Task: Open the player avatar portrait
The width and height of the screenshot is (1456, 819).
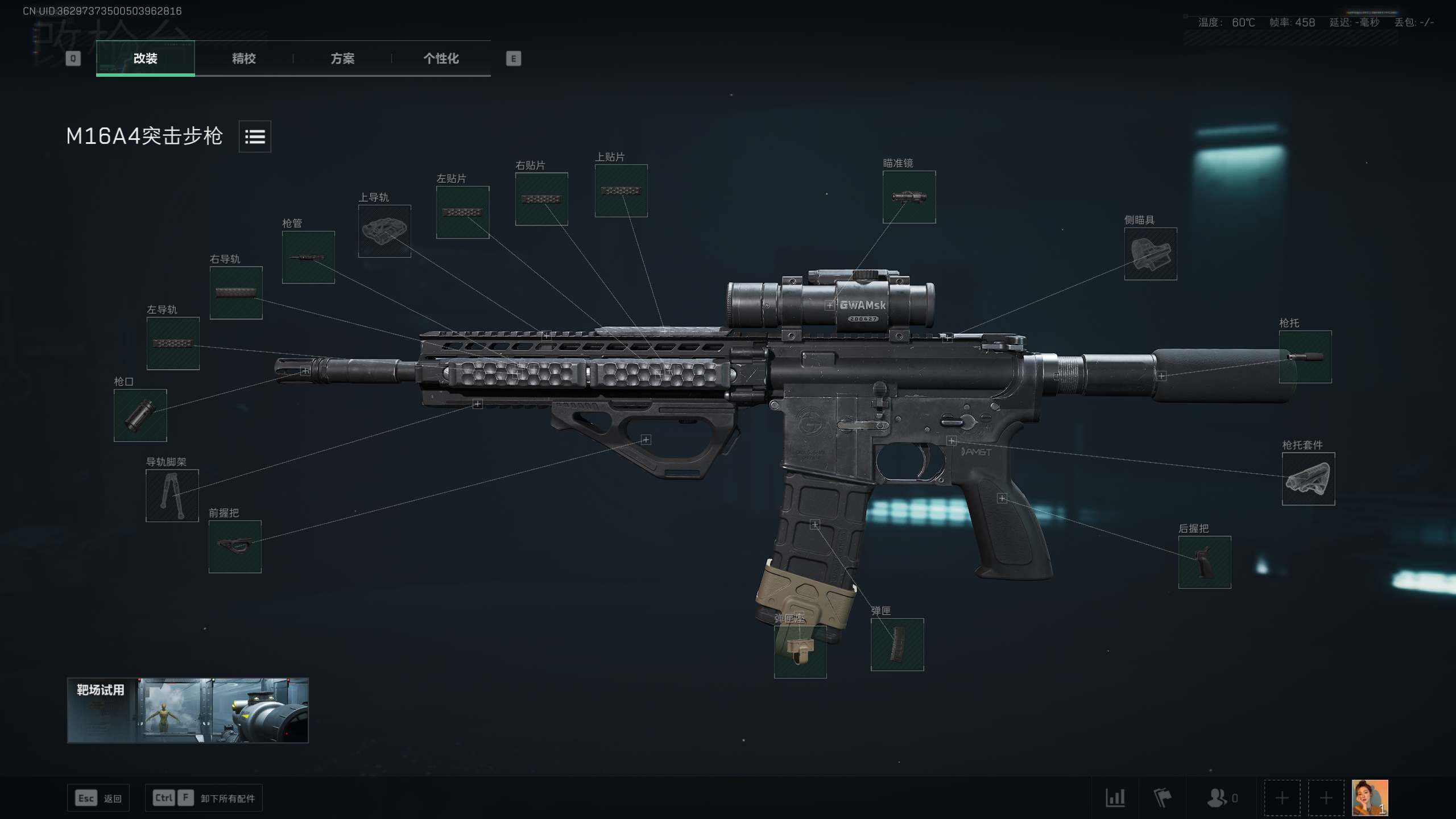Action: click(x=1370, y=797)
